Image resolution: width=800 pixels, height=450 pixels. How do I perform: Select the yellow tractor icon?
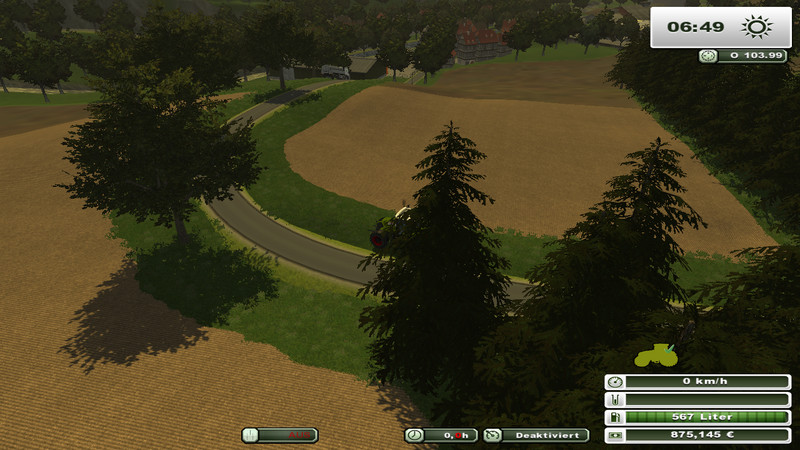point(655,353)
